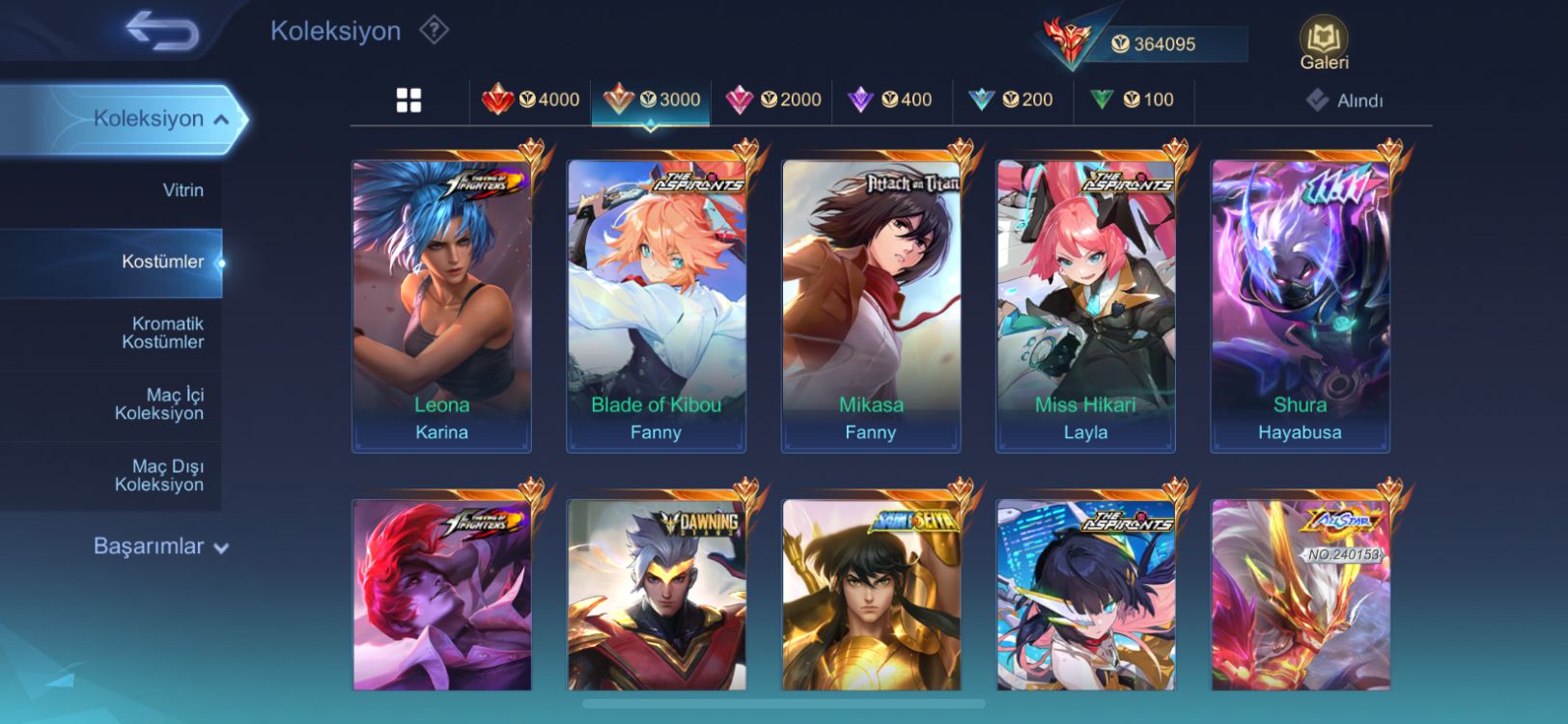Select Kostümler in the sidebar
Viewport: 1568px width, 724px height.
click(162, 262)
